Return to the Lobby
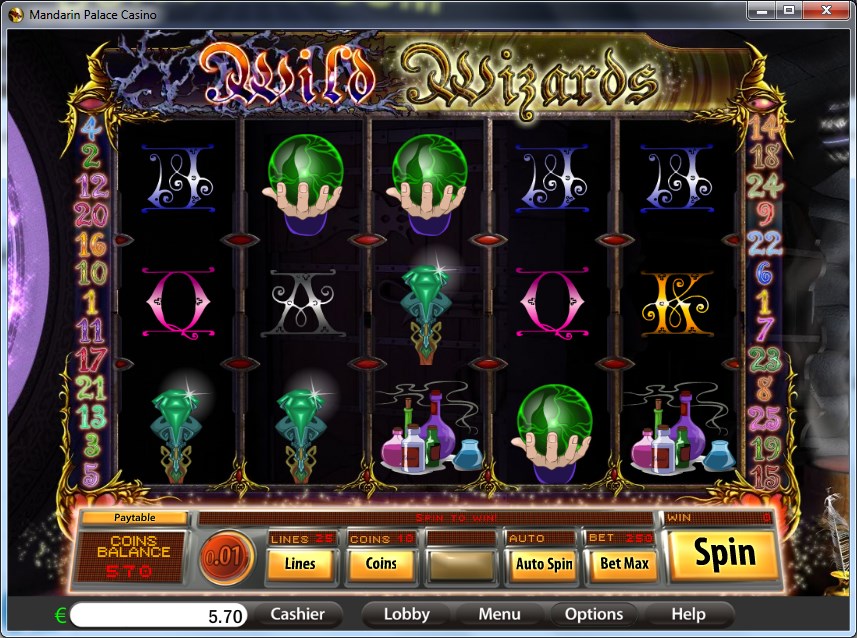857x638 pixels. click(x=407, y=614)
